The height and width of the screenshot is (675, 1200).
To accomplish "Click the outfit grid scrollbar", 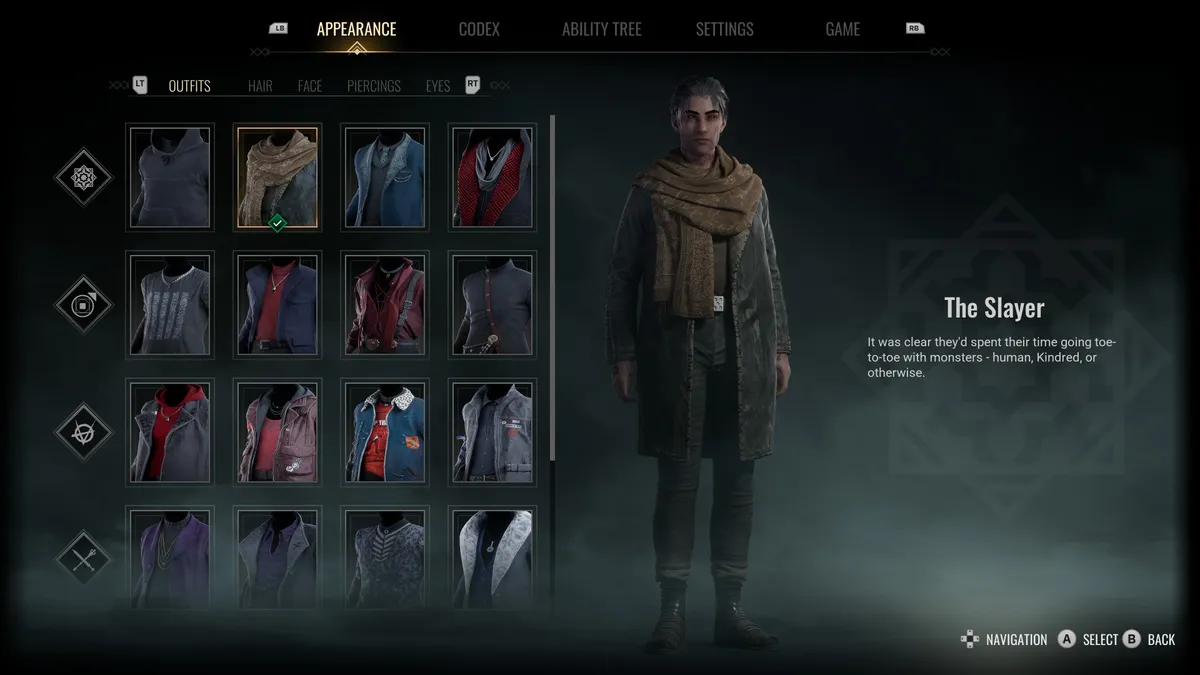I will tap(553, 290).
